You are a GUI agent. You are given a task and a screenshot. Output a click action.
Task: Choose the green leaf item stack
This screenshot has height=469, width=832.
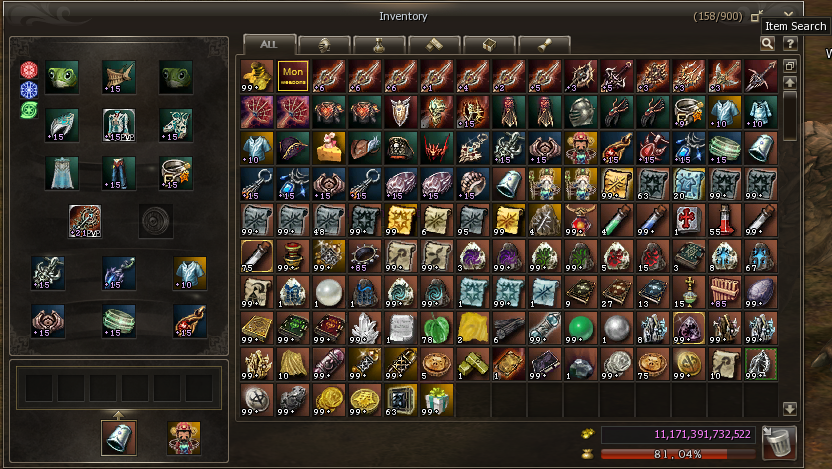(x=437, y=327)
